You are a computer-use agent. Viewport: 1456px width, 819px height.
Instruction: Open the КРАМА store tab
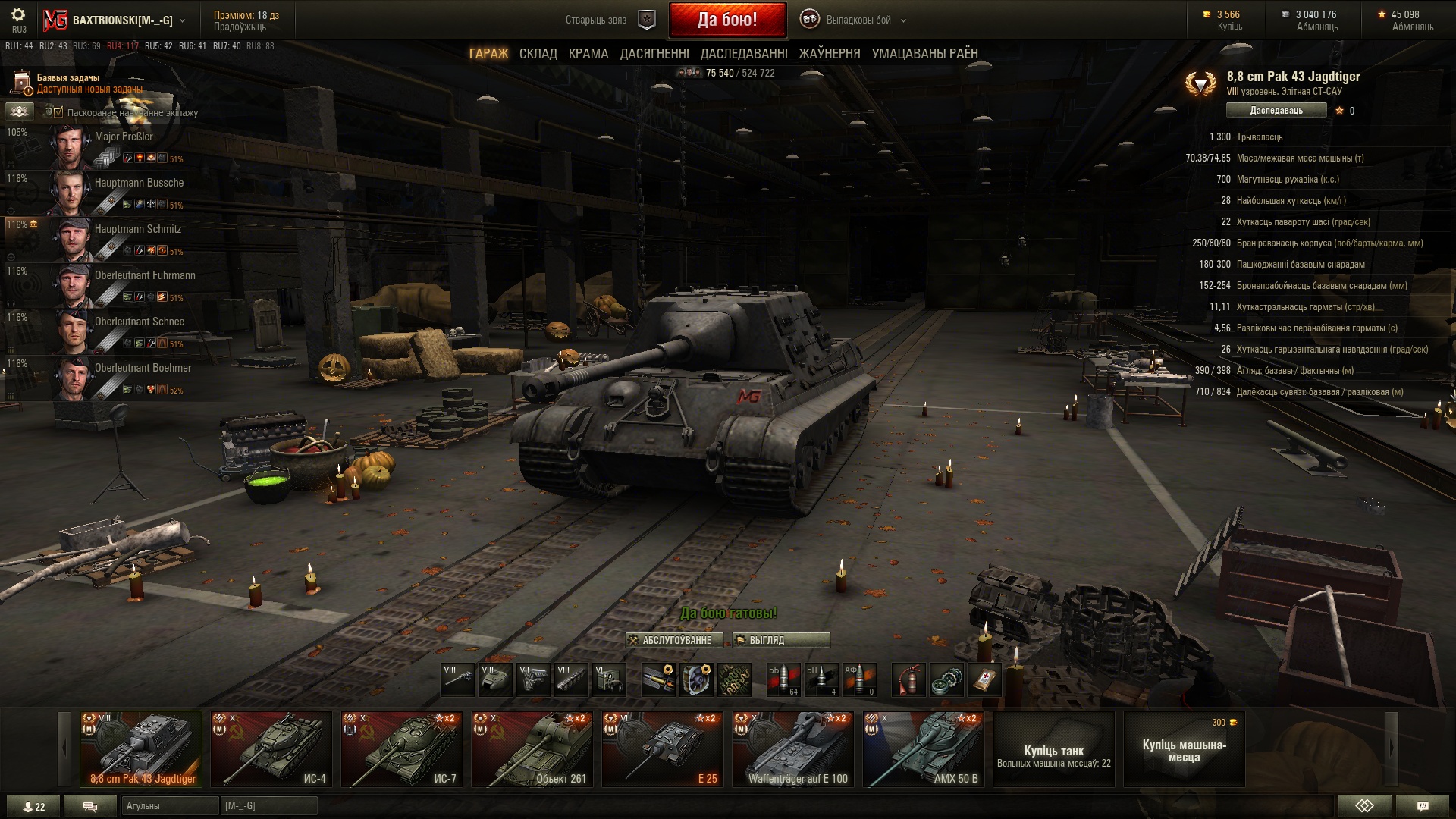588,54
